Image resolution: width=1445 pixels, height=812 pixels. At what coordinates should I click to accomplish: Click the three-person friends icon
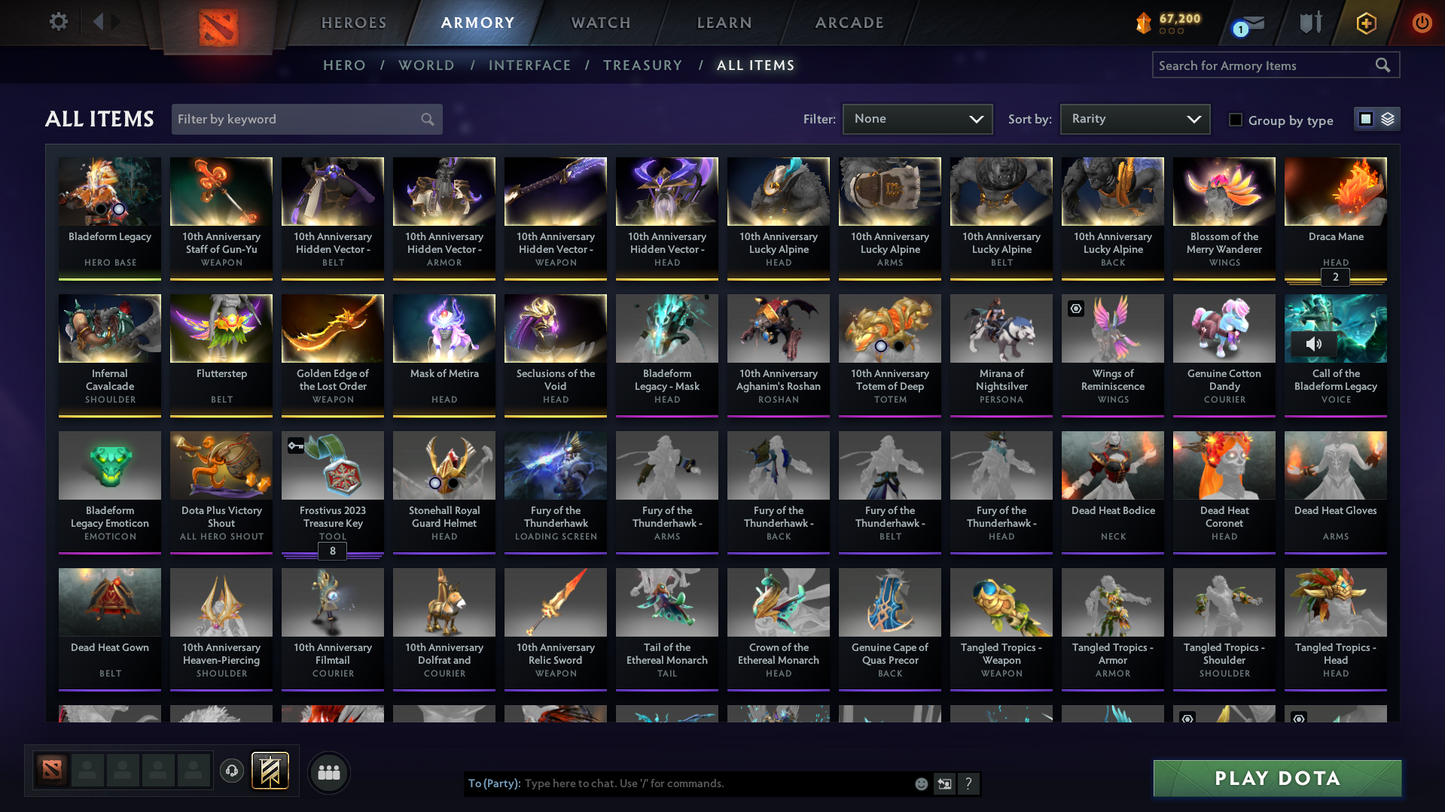329,770
